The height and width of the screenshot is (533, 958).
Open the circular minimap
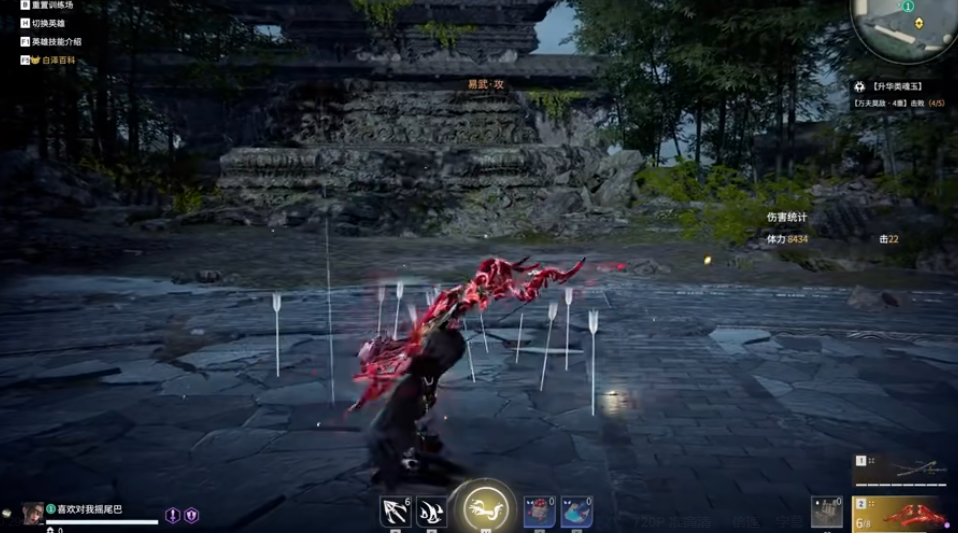click(x=905, y=27)
